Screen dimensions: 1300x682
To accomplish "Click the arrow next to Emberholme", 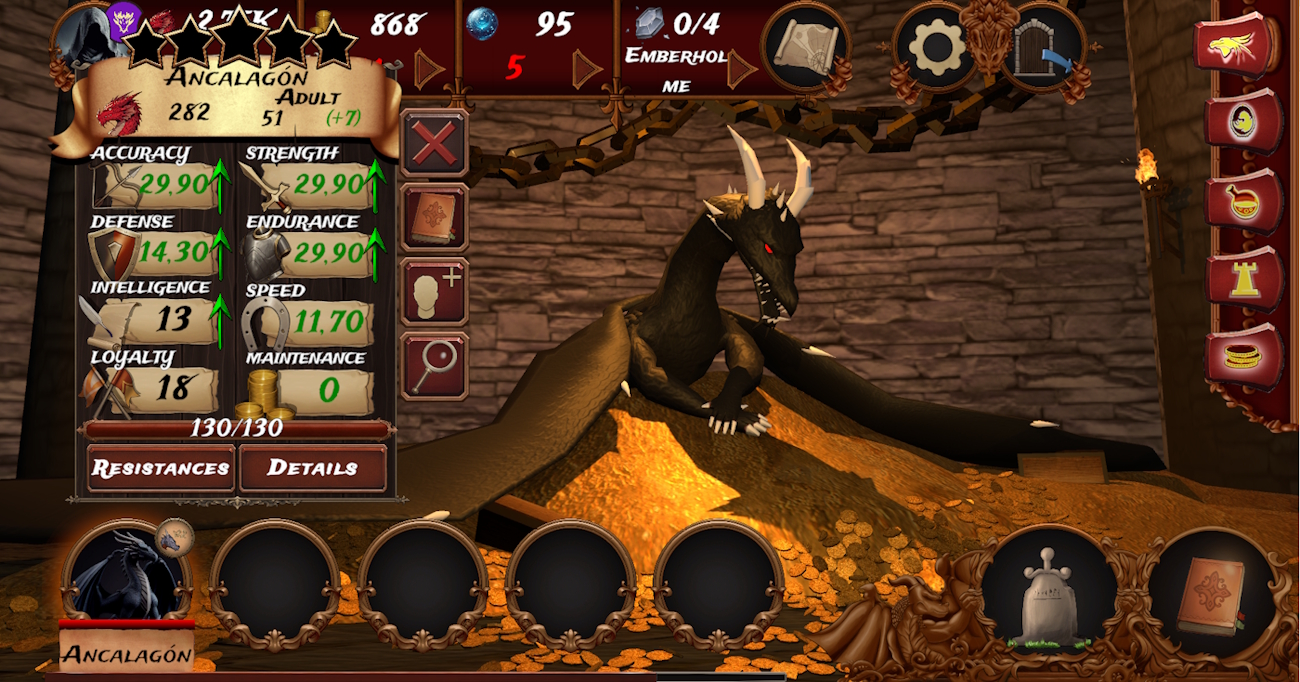I will (x=741, y=68).
